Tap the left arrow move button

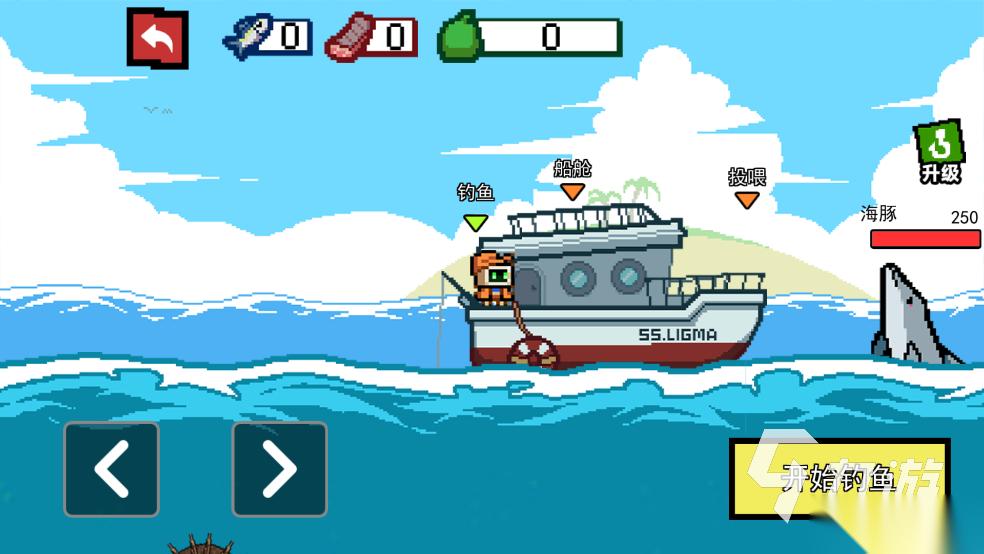[x=111, y=469]
